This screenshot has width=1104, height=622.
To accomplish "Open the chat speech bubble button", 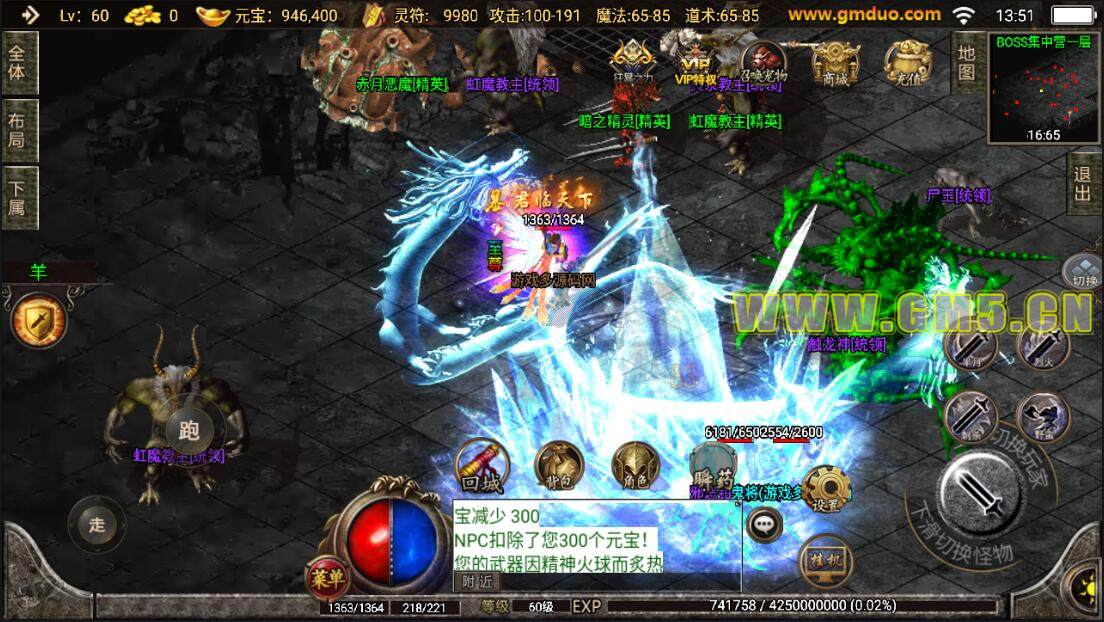I will (x=765, y=522).
